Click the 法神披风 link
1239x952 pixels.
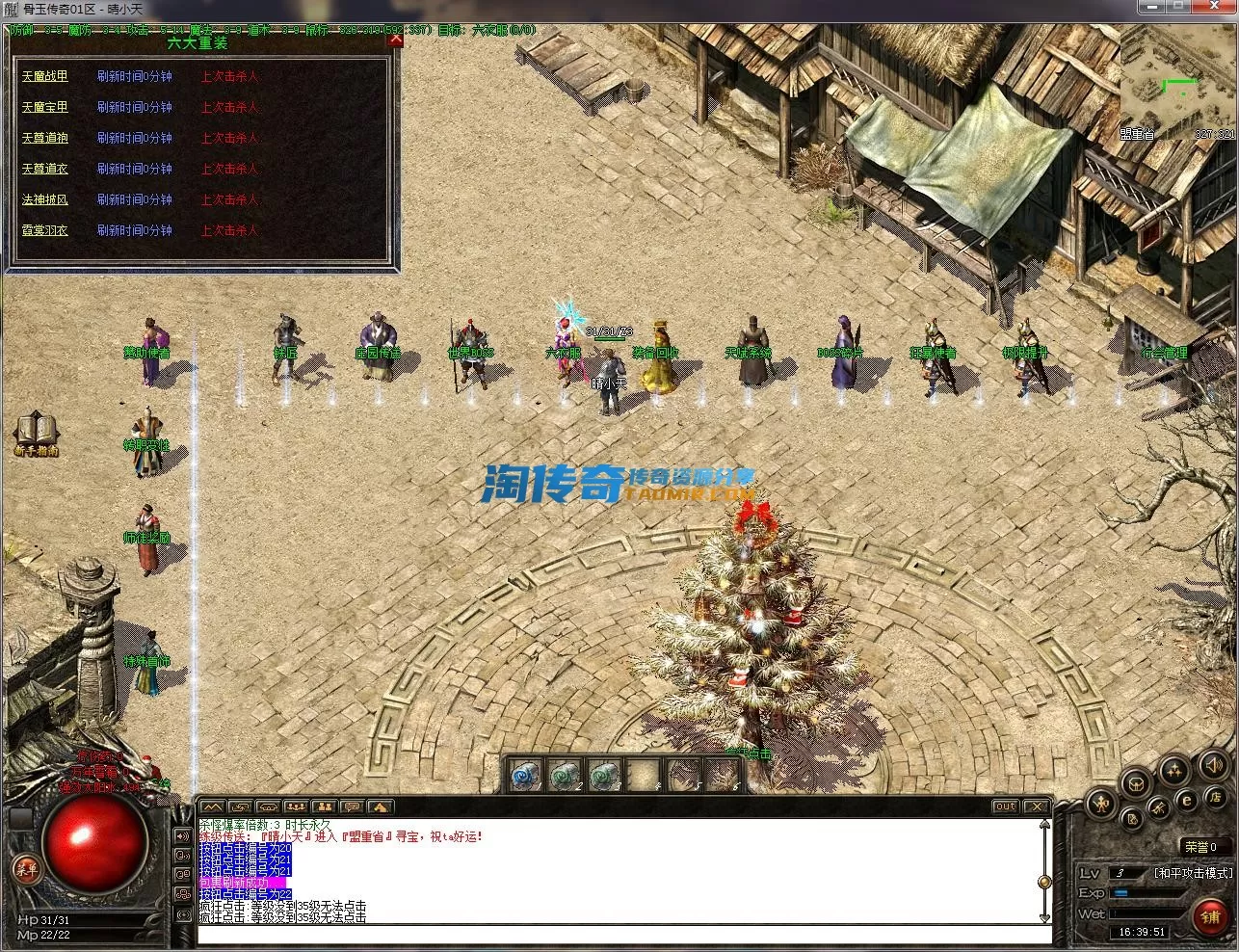[x=45, y=199]
